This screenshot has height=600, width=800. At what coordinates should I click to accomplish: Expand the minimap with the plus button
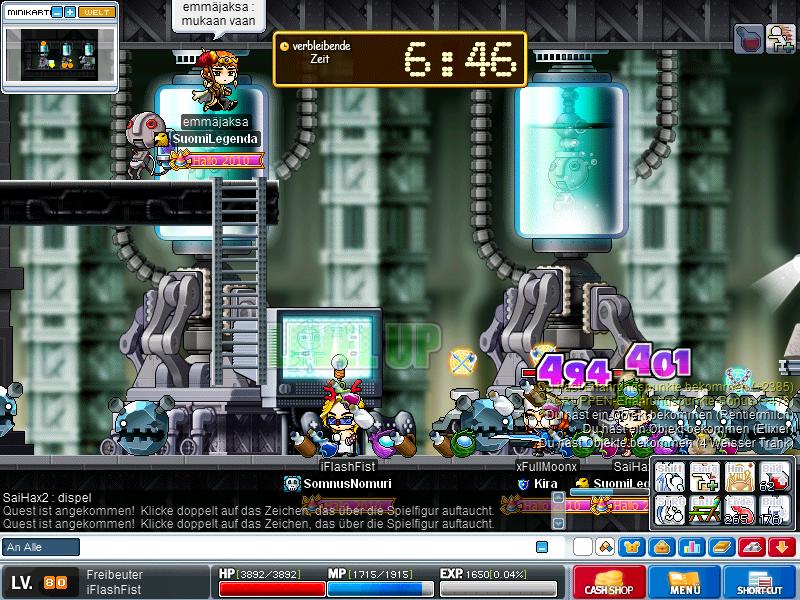coord(70,12)
